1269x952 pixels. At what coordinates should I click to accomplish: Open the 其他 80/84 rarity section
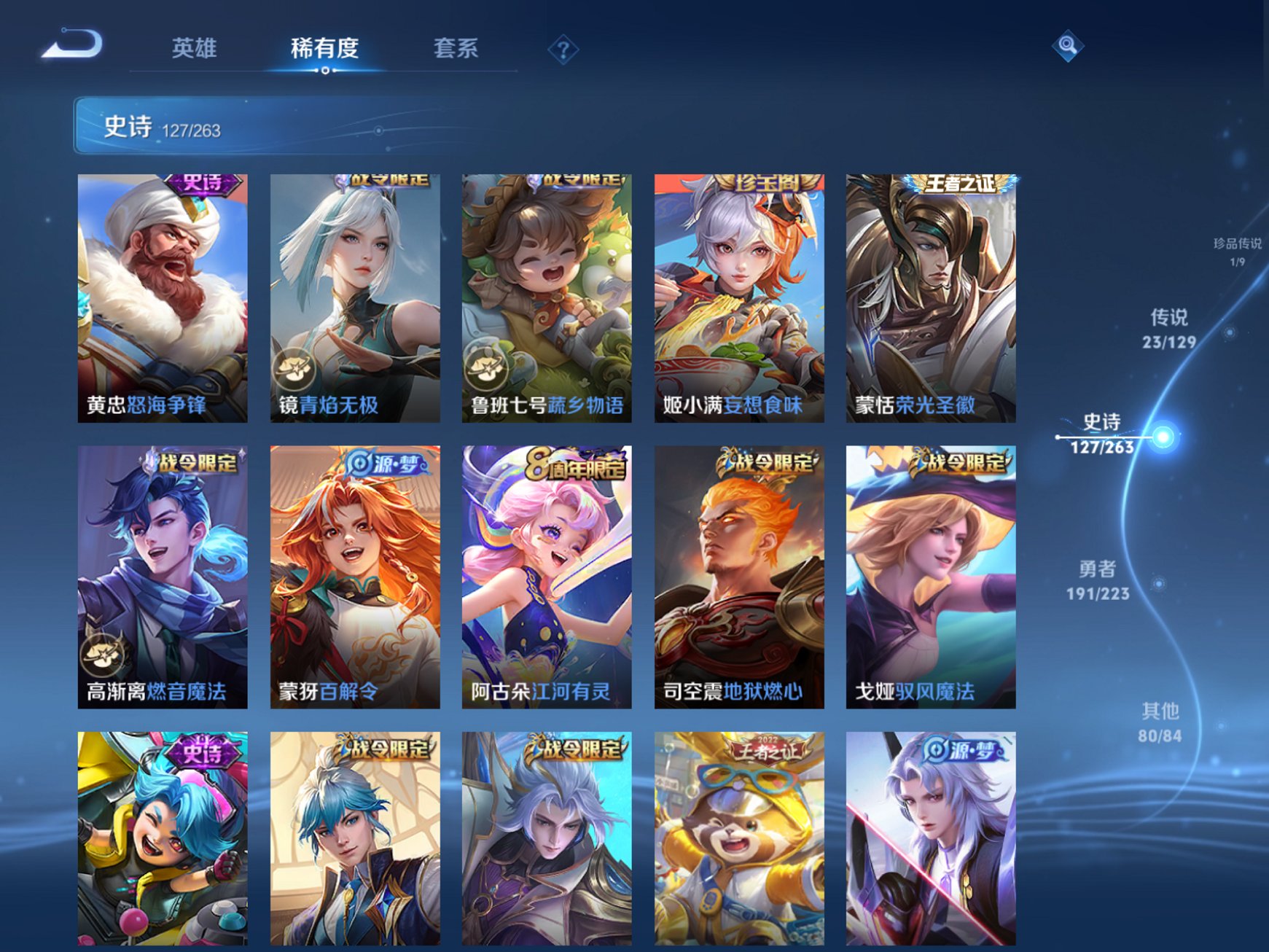click(1162, 722)
